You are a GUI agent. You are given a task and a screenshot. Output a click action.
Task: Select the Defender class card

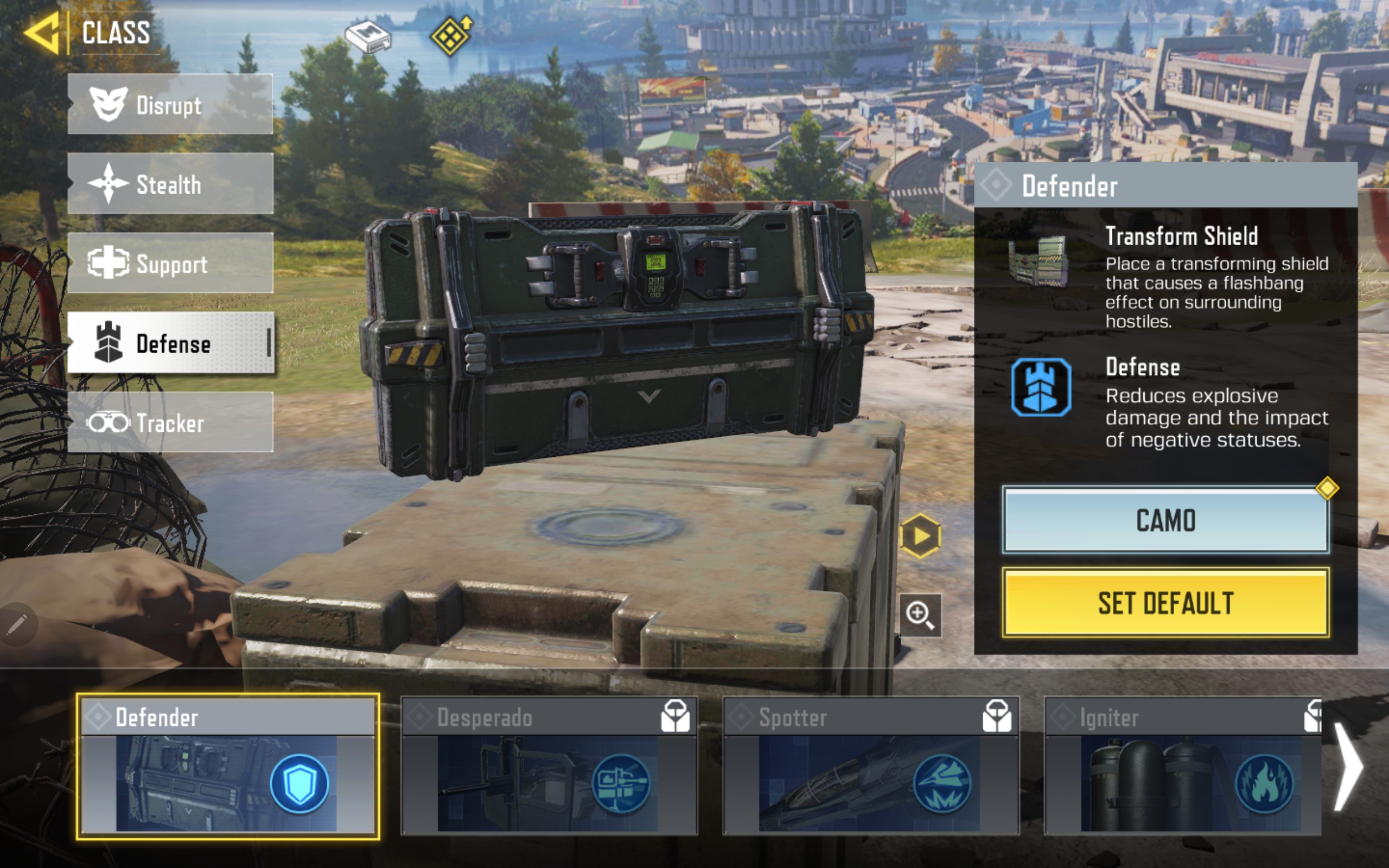[x=227, y=767]
